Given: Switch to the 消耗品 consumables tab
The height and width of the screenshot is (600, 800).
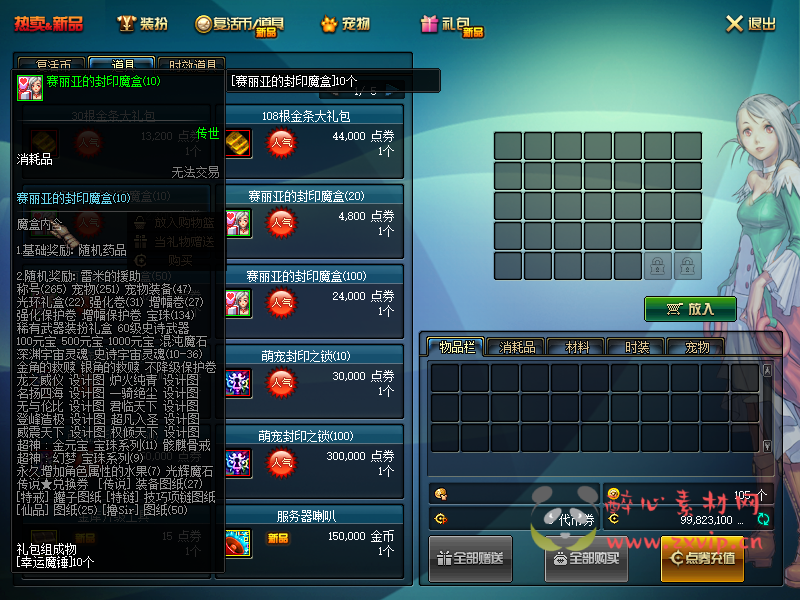Looking at the screenshot, I should [x=517, y=347].
